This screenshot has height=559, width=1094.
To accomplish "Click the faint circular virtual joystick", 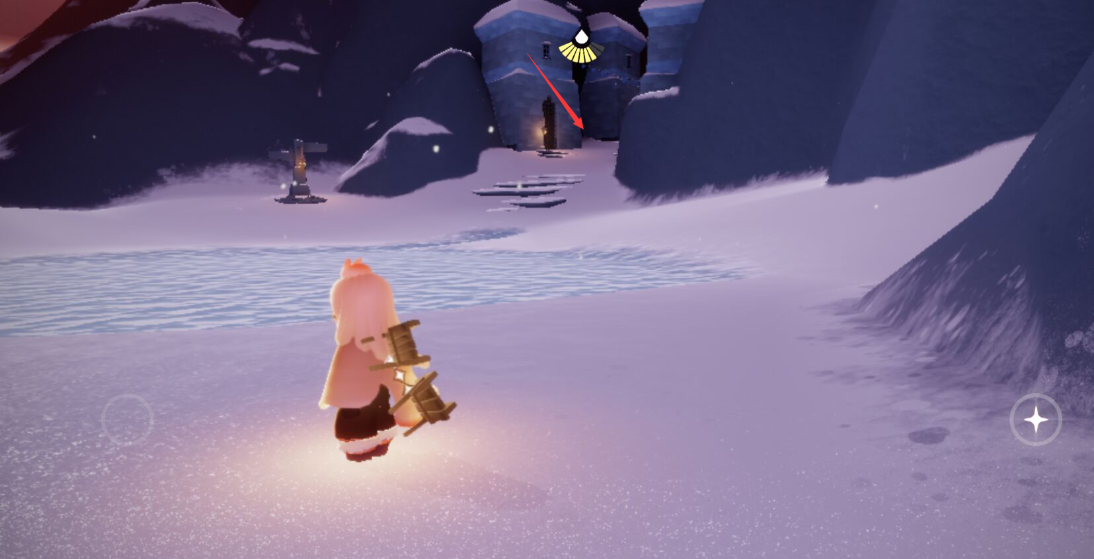I will (x=127, y=420).
